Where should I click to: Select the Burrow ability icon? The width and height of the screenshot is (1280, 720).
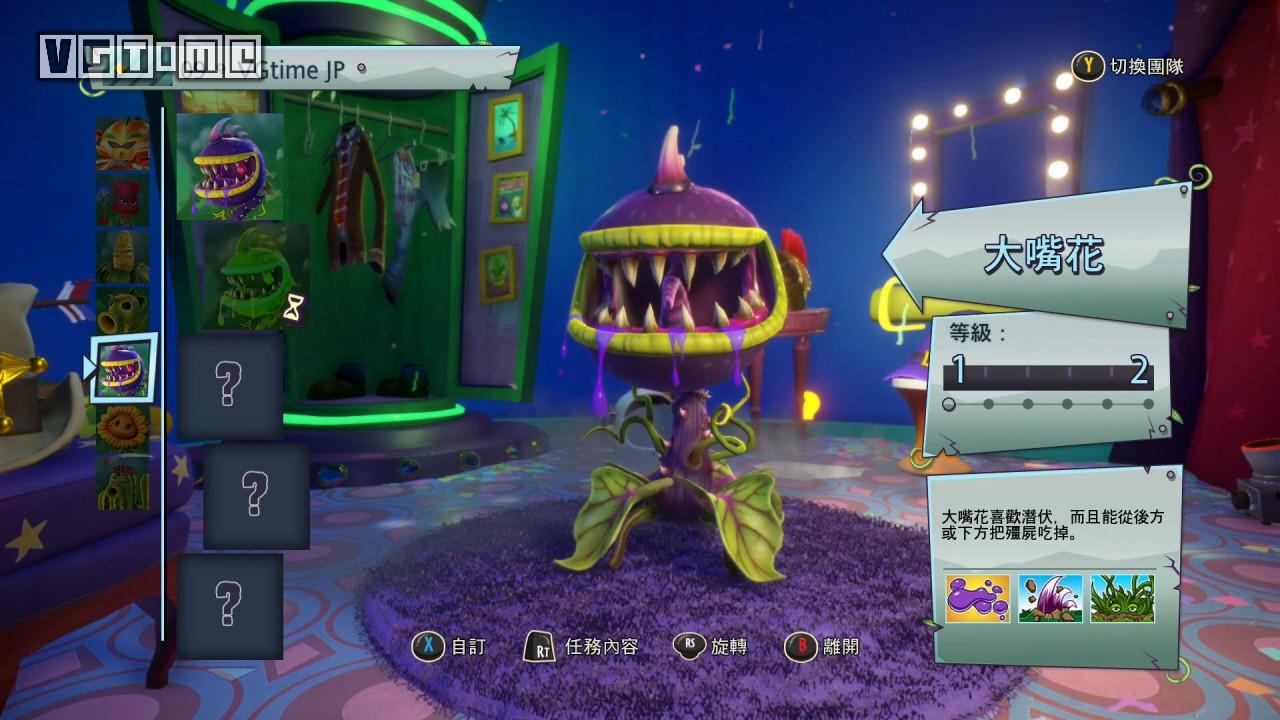click(1050, 598)
